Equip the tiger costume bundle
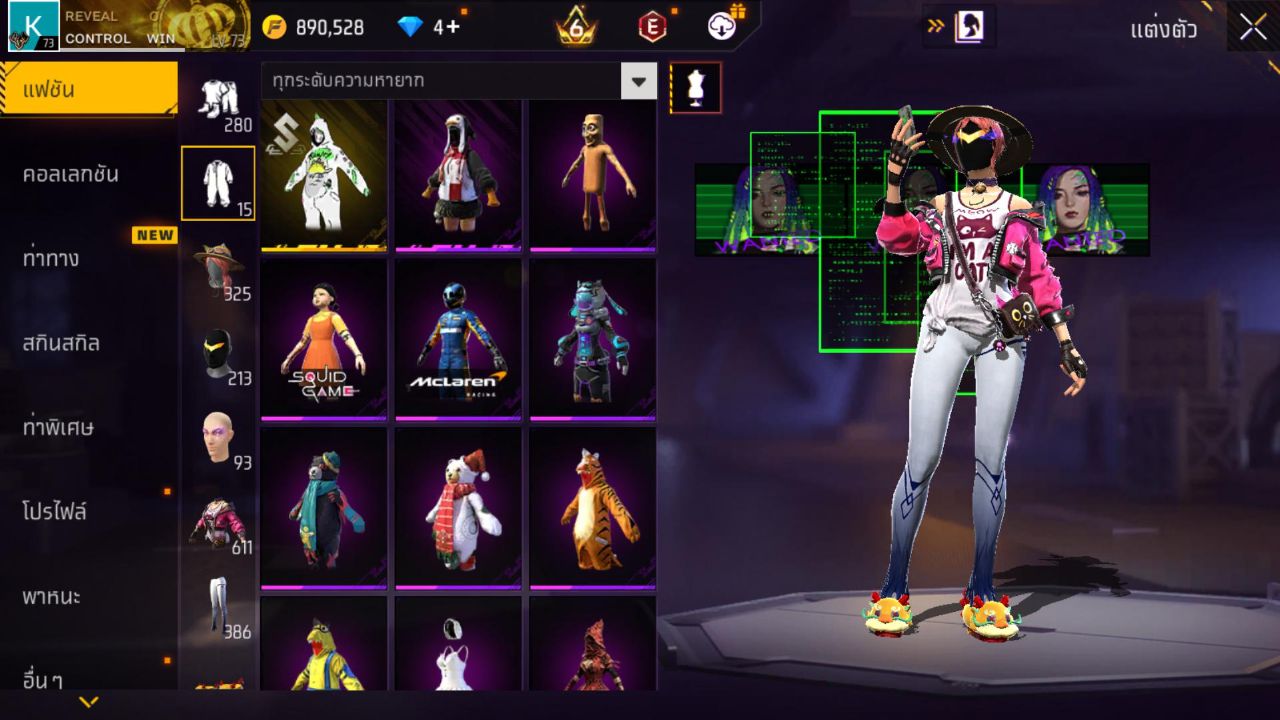1280x720 pixels. click(x=592, y=508)
